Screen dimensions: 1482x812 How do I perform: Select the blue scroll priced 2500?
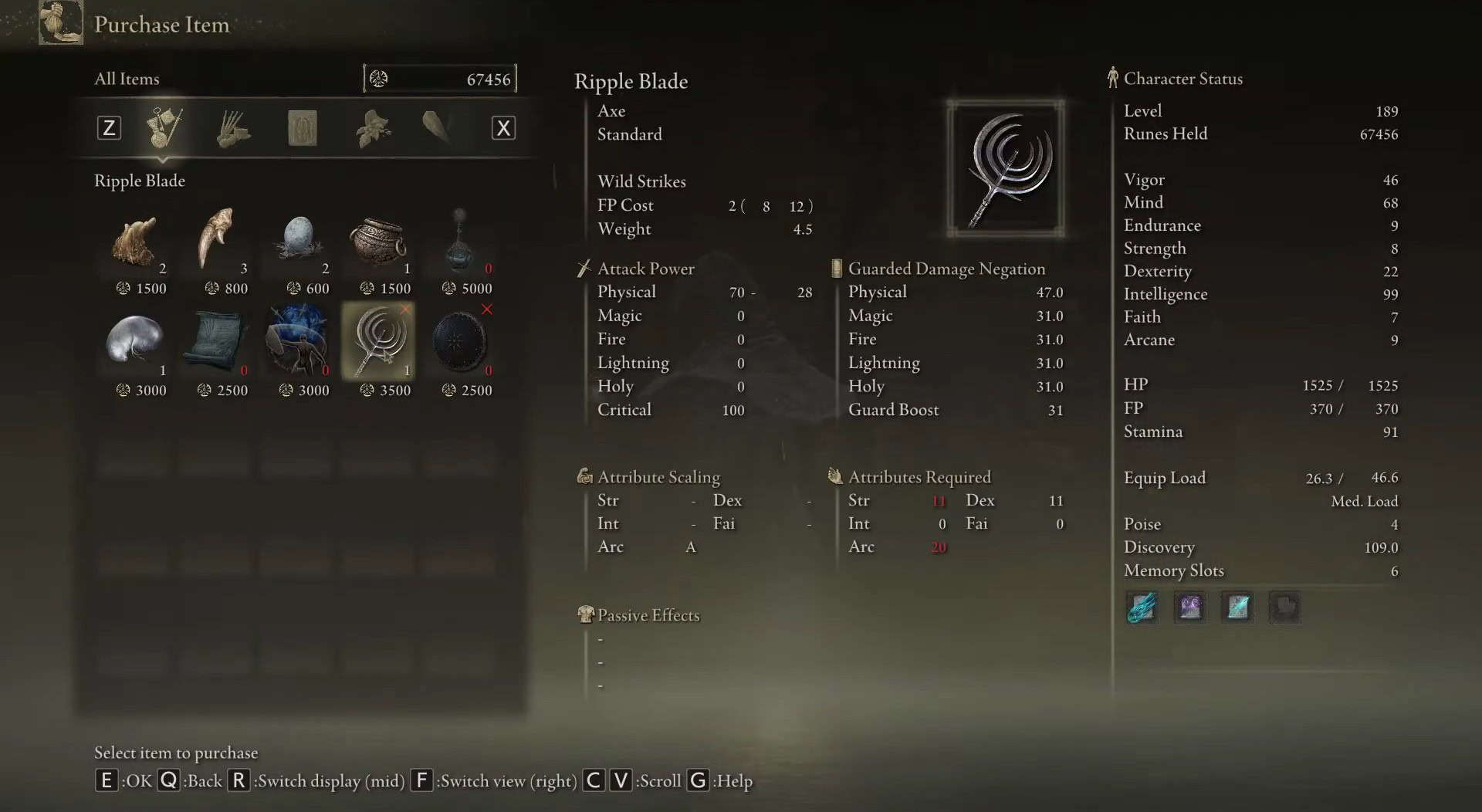pos(216,340)
